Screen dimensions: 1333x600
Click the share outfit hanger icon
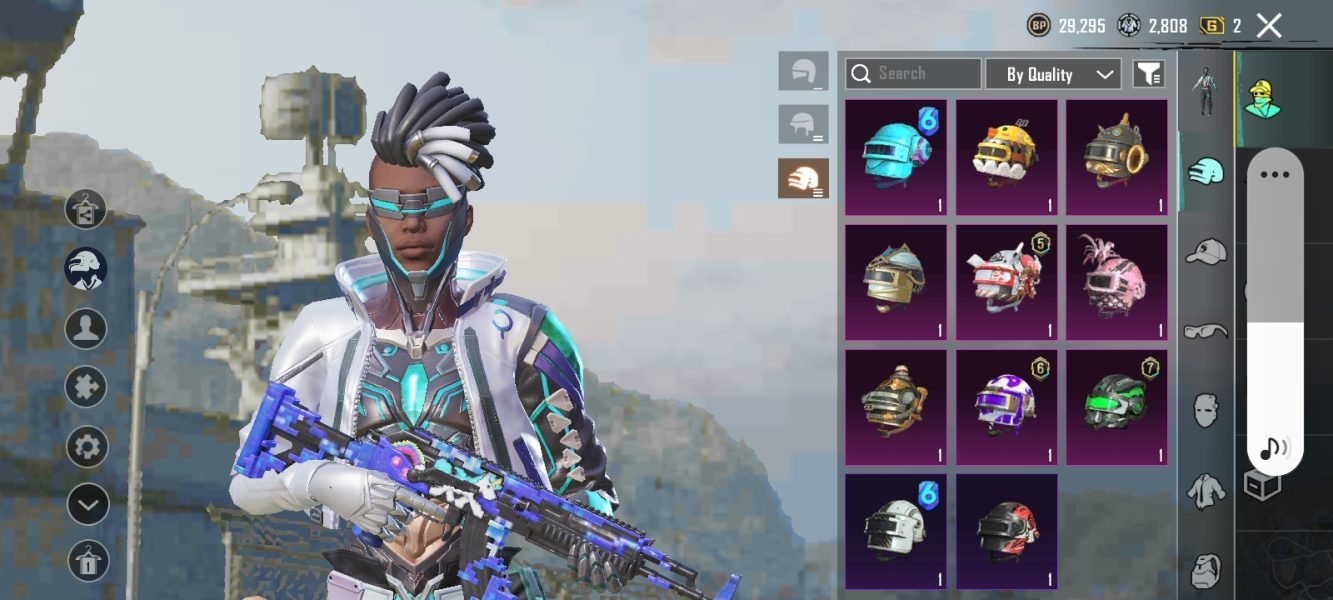pyautogui.click(x=86, y=209)
